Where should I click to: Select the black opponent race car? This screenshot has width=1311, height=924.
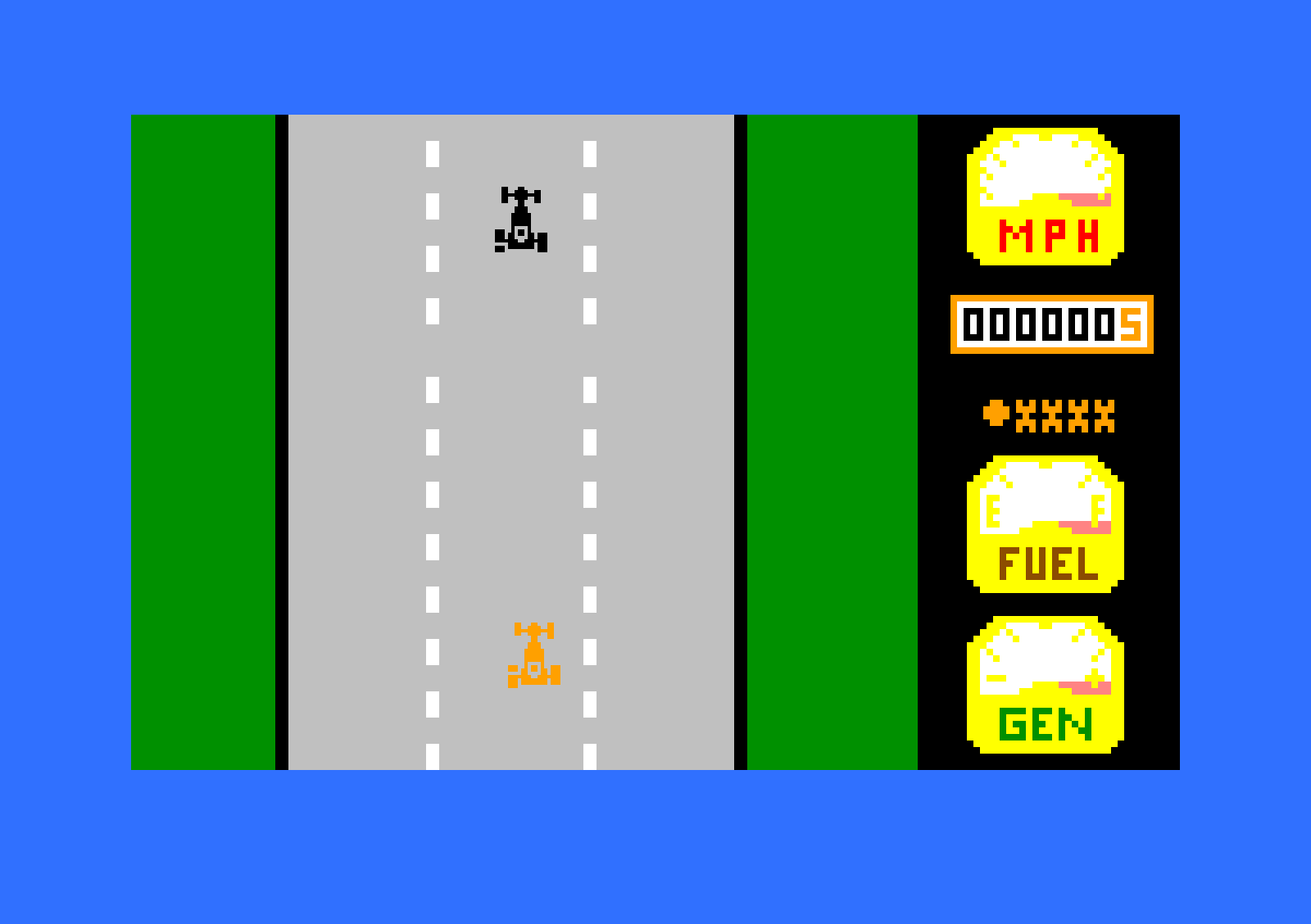523,220
